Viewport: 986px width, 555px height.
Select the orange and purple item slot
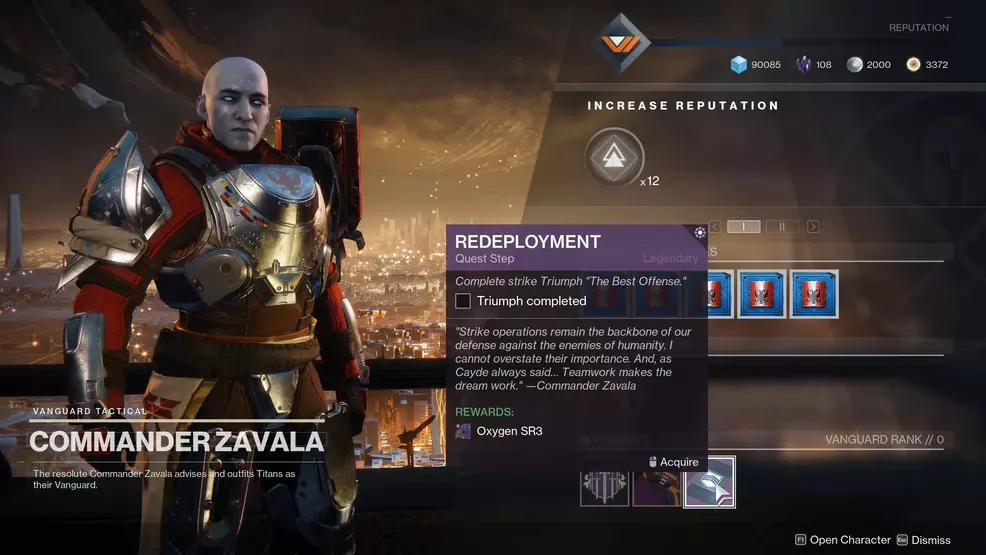tap(656, 482)
